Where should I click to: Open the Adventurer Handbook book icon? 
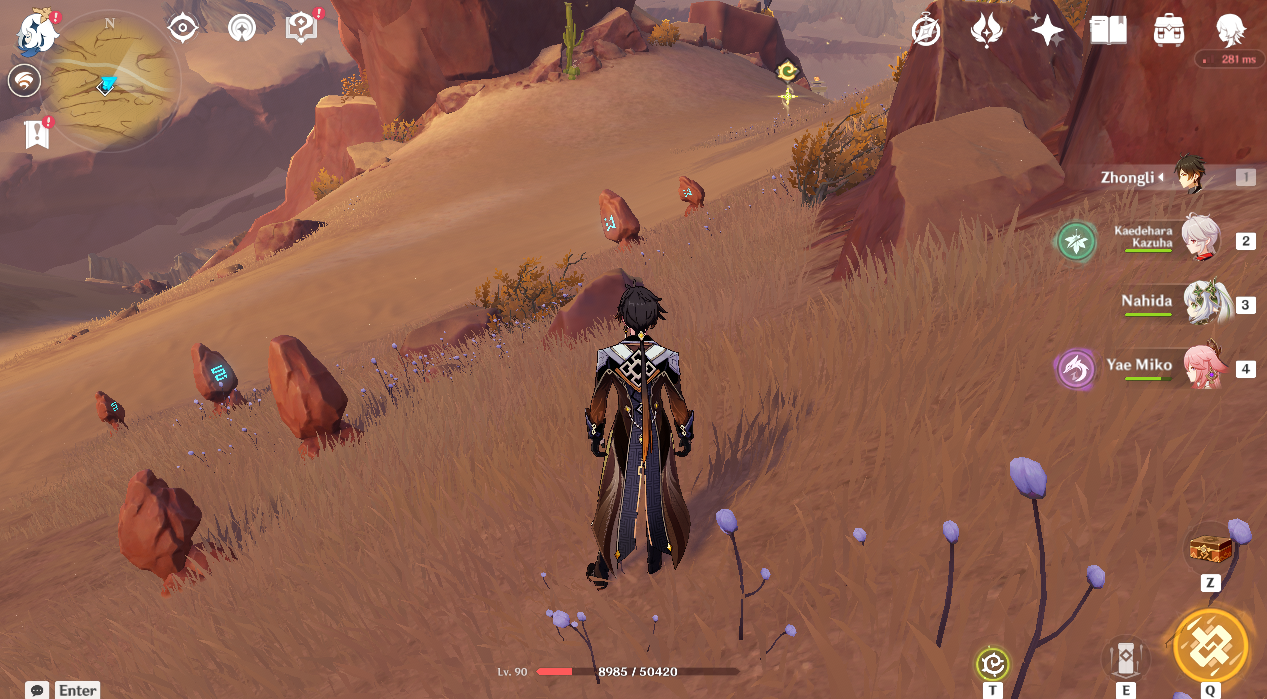point(1108,31)
